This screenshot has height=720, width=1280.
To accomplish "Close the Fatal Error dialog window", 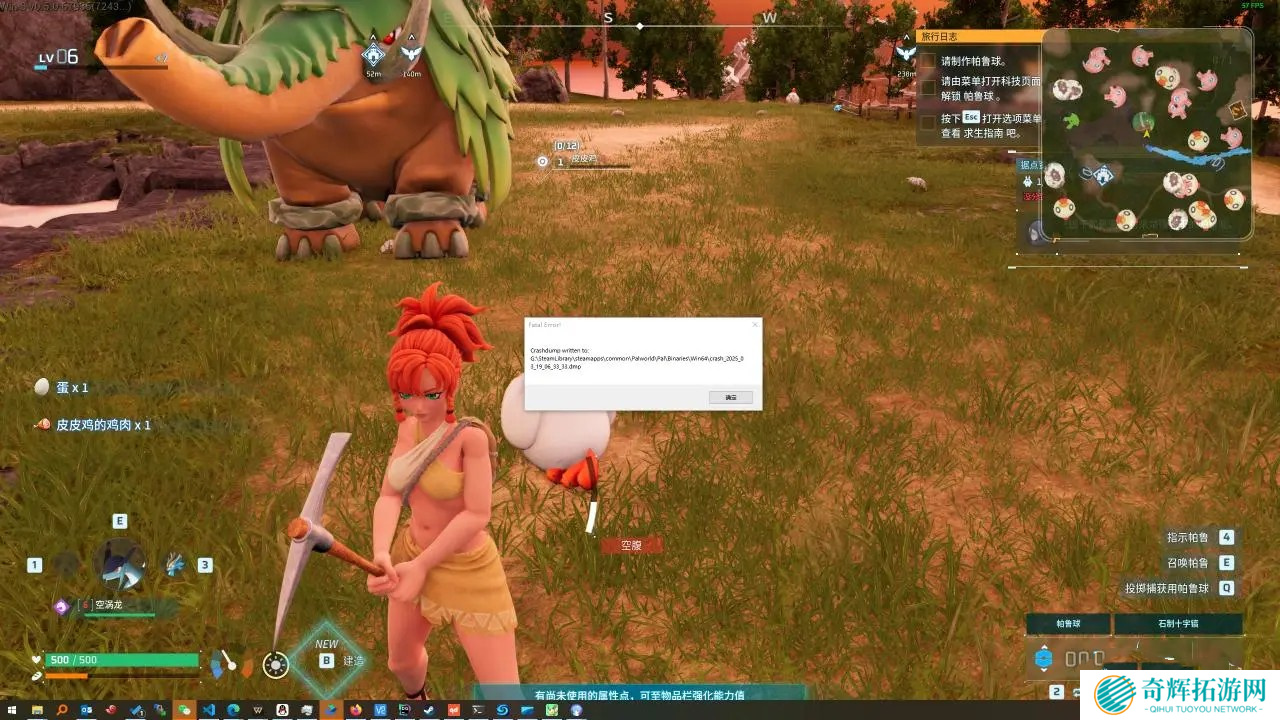I will (754, 325).
